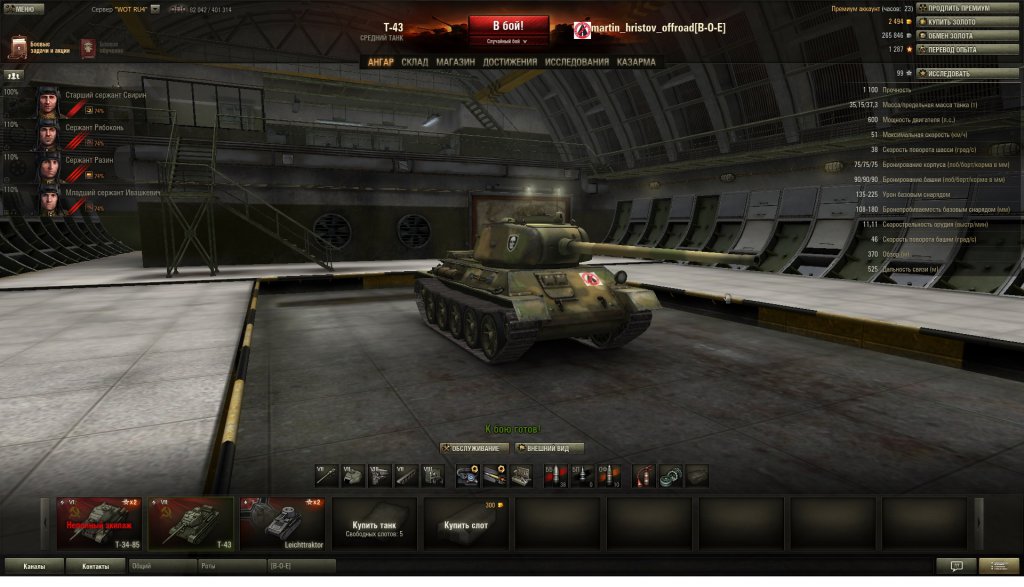
Task: Open Внешний вид customization
Action: click(549, 448)
